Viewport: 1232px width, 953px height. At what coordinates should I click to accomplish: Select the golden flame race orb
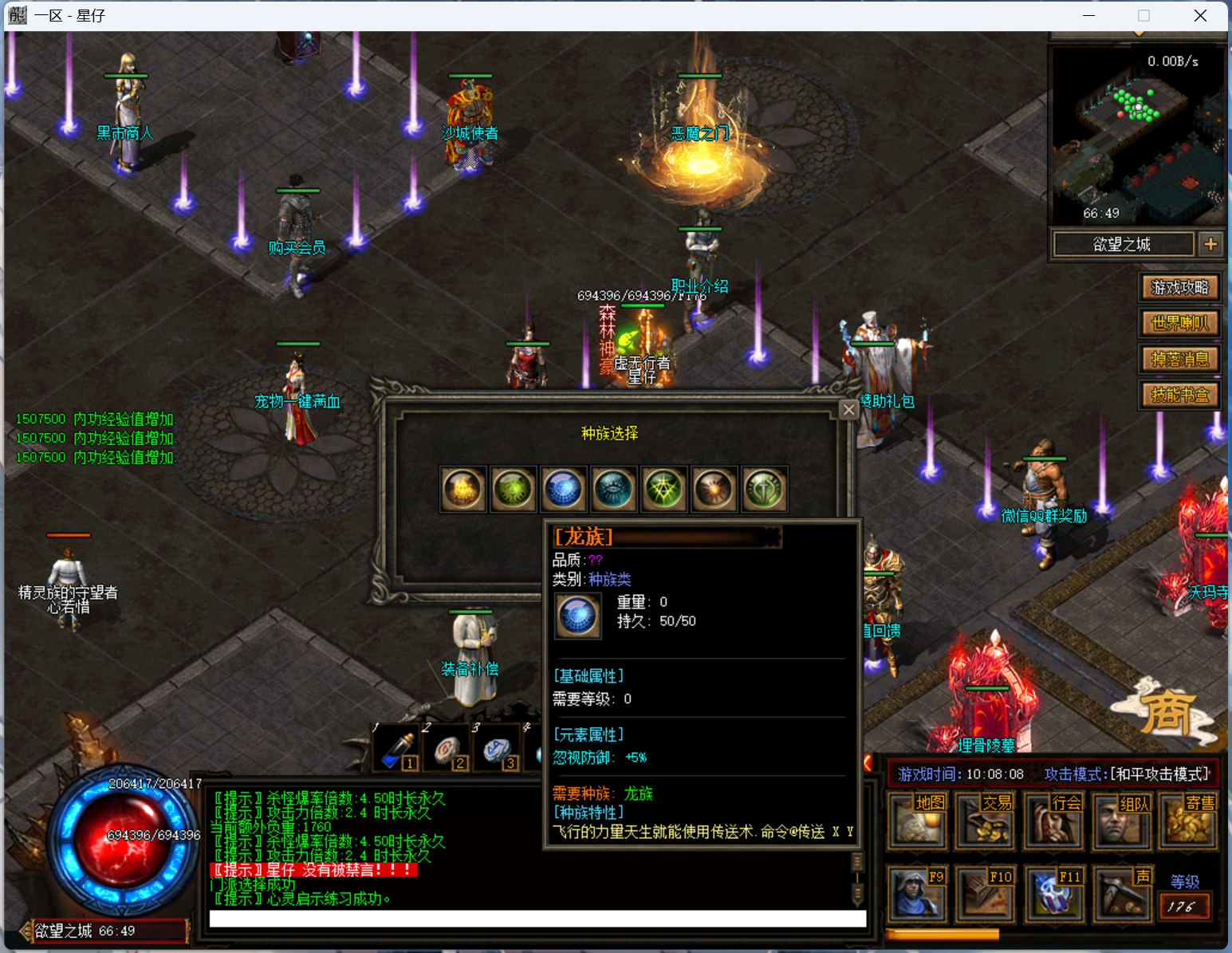pos(462,489)
